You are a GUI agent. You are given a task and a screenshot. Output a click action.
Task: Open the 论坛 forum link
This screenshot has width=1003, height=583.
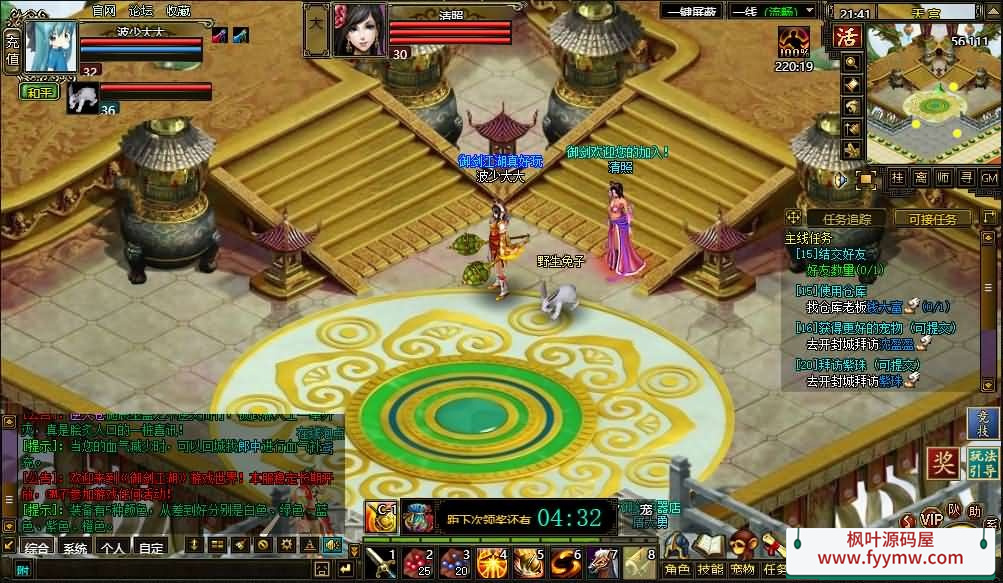pos(141,10)
